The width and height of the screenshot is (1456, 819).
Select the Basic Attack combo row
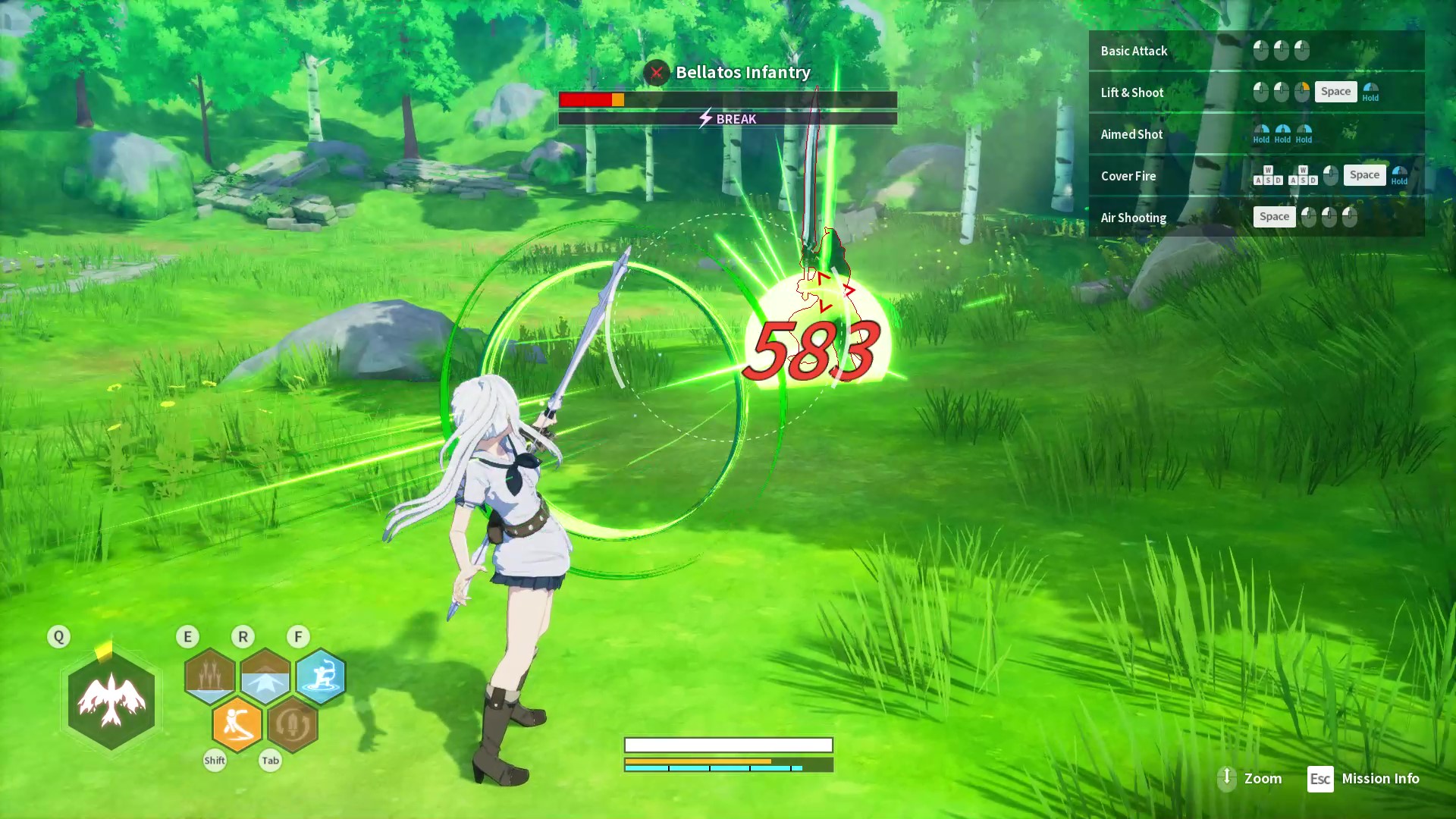click(1256, 51)
